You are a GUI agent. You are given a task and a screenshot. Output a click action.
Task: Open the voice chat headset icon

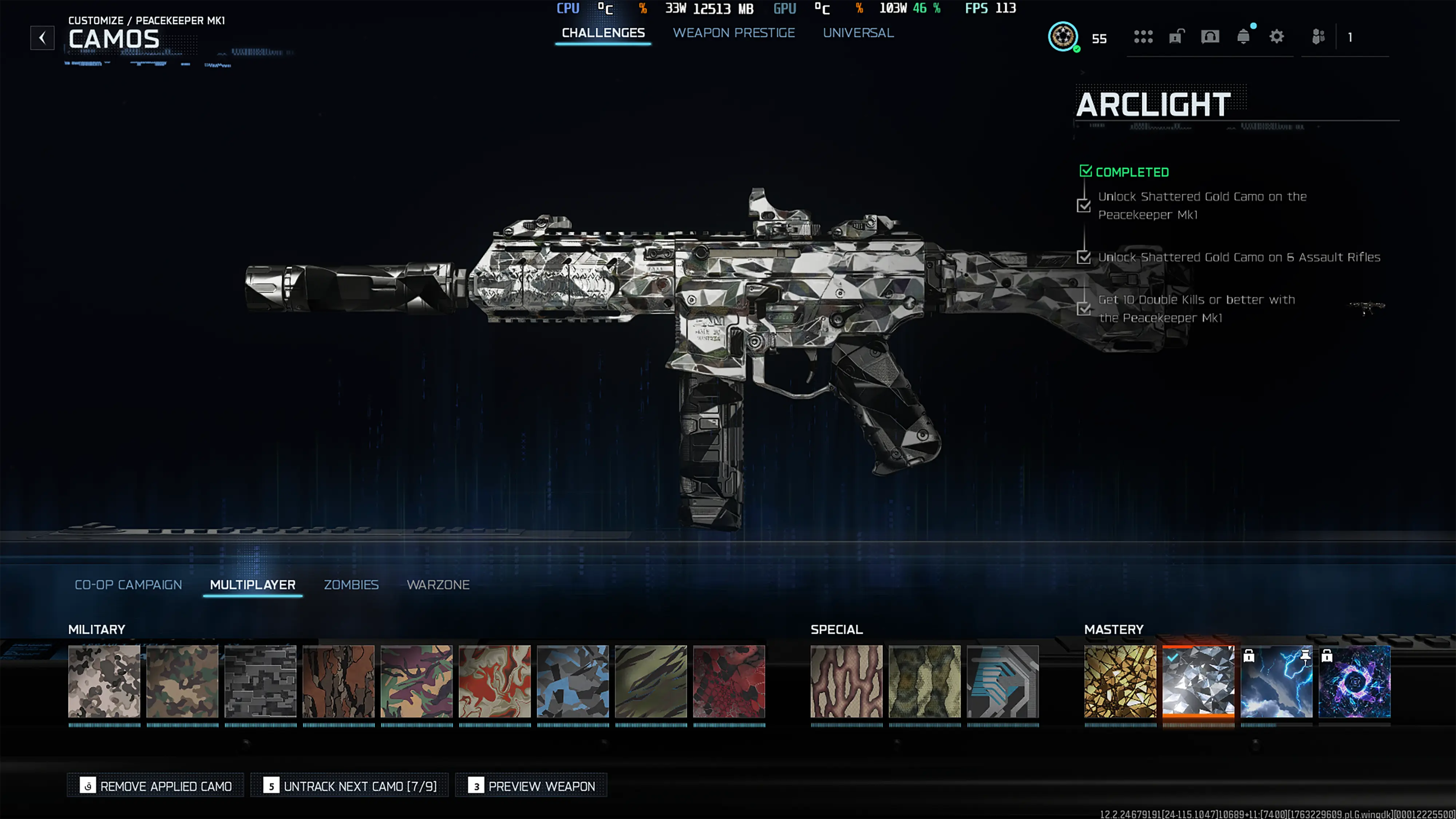pyautogui.click(x=1210, y=37)
